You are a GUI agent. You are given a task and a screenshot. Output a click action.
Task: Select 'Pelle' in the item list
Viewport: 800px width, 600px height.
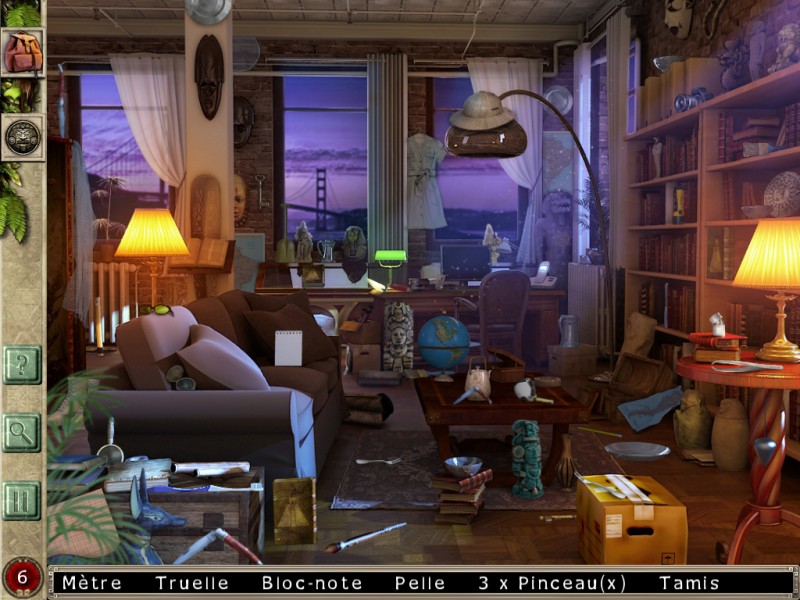point(420,583)
